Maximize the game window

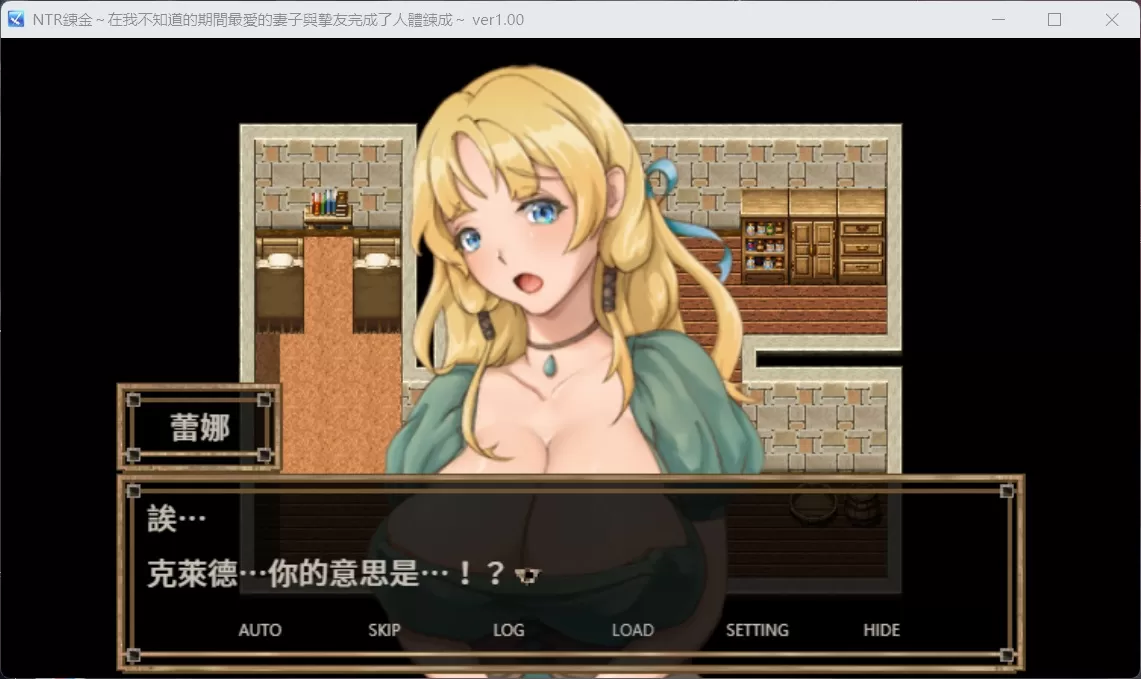pos(1054,19)
